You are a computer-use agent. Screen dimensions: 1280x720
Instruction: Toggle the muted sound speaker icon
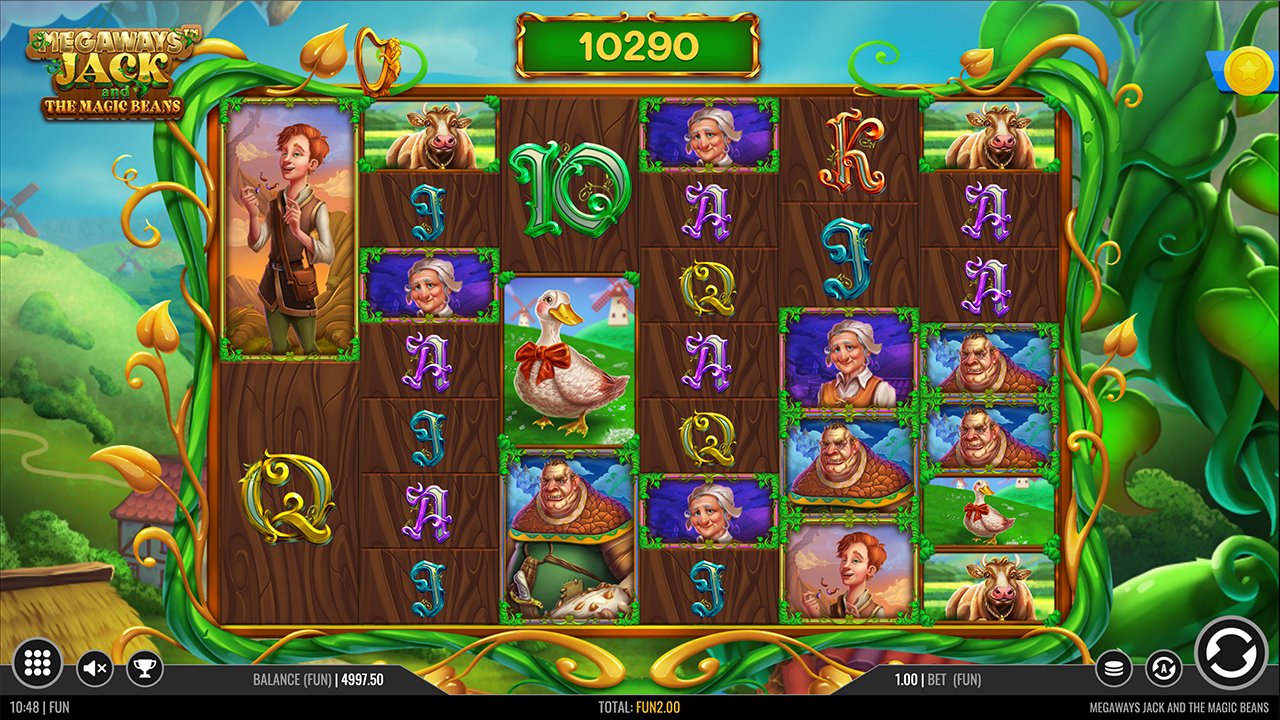tap(95, 667)
